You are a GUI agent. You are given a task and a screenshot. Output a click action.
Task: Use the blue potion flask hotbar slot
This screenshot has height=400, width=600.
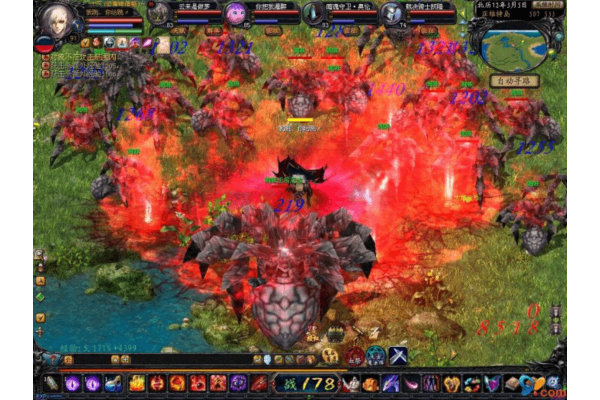(x=113, y=383)
